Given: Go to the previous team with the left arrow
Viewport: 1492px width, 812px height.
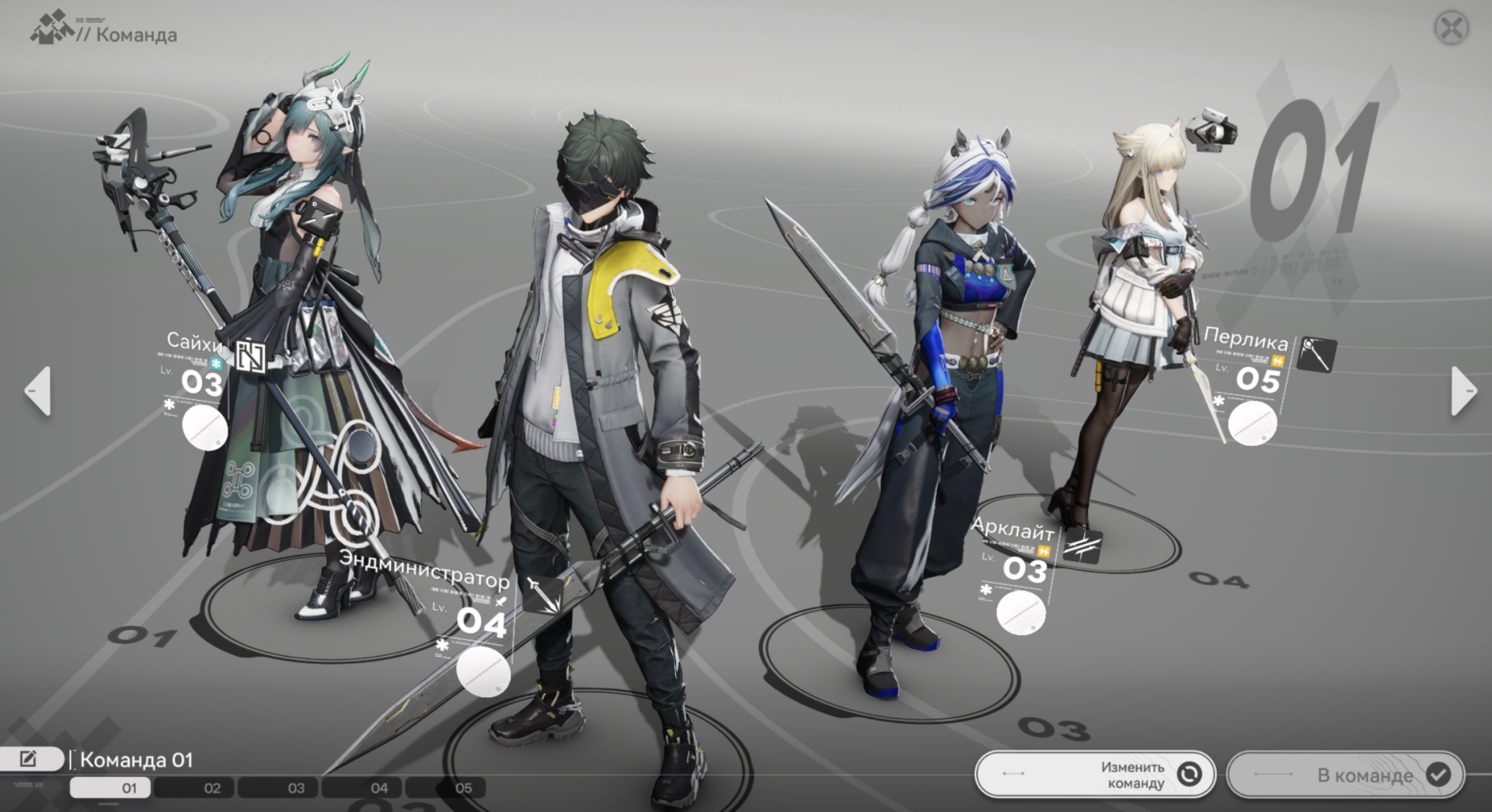Looking at the screenshot, I should click(38, 391).
